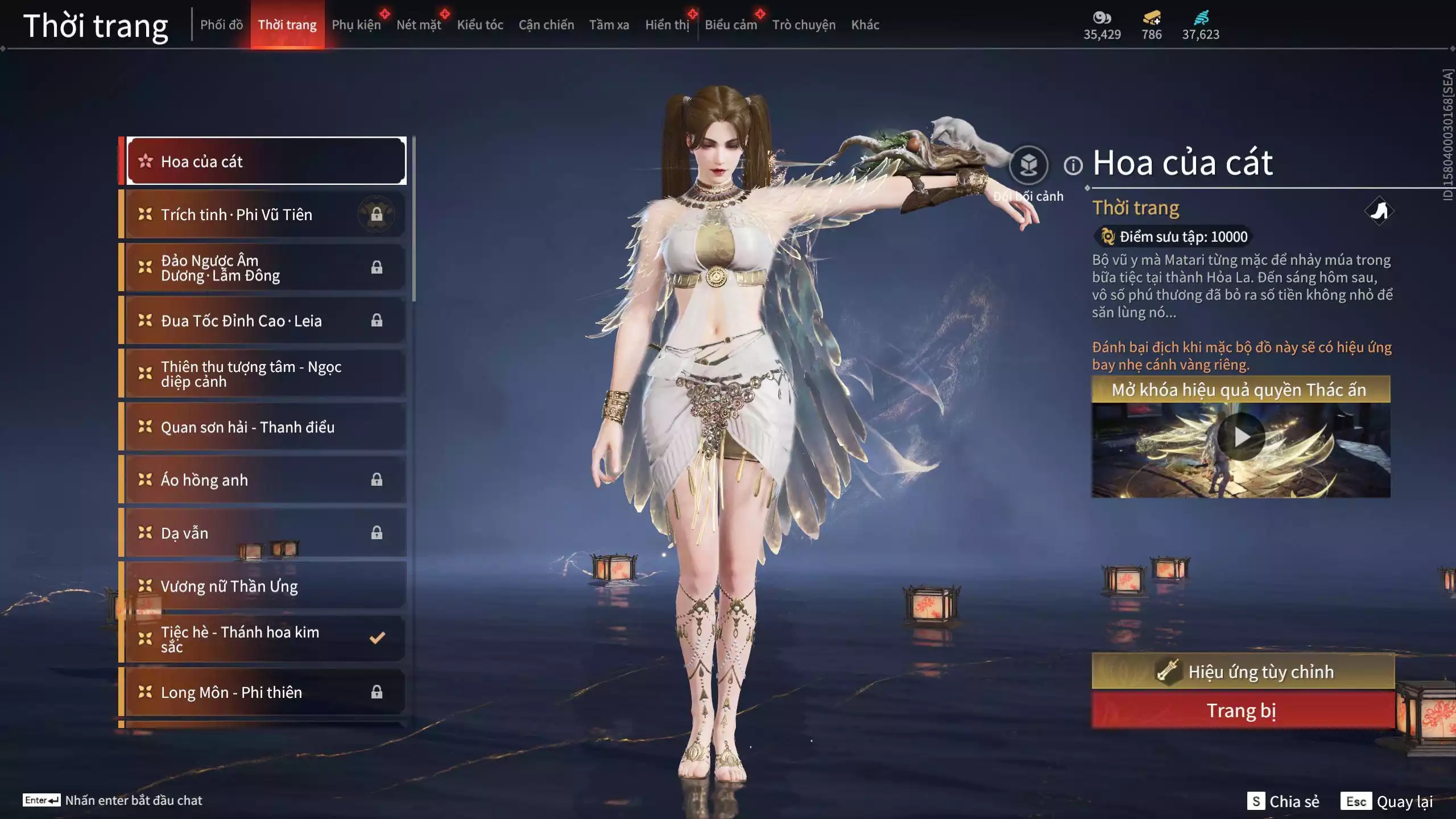Click Quay lại to go back
The width and height of the screenshot is (1456, 819).
(x=1388, y=801)
